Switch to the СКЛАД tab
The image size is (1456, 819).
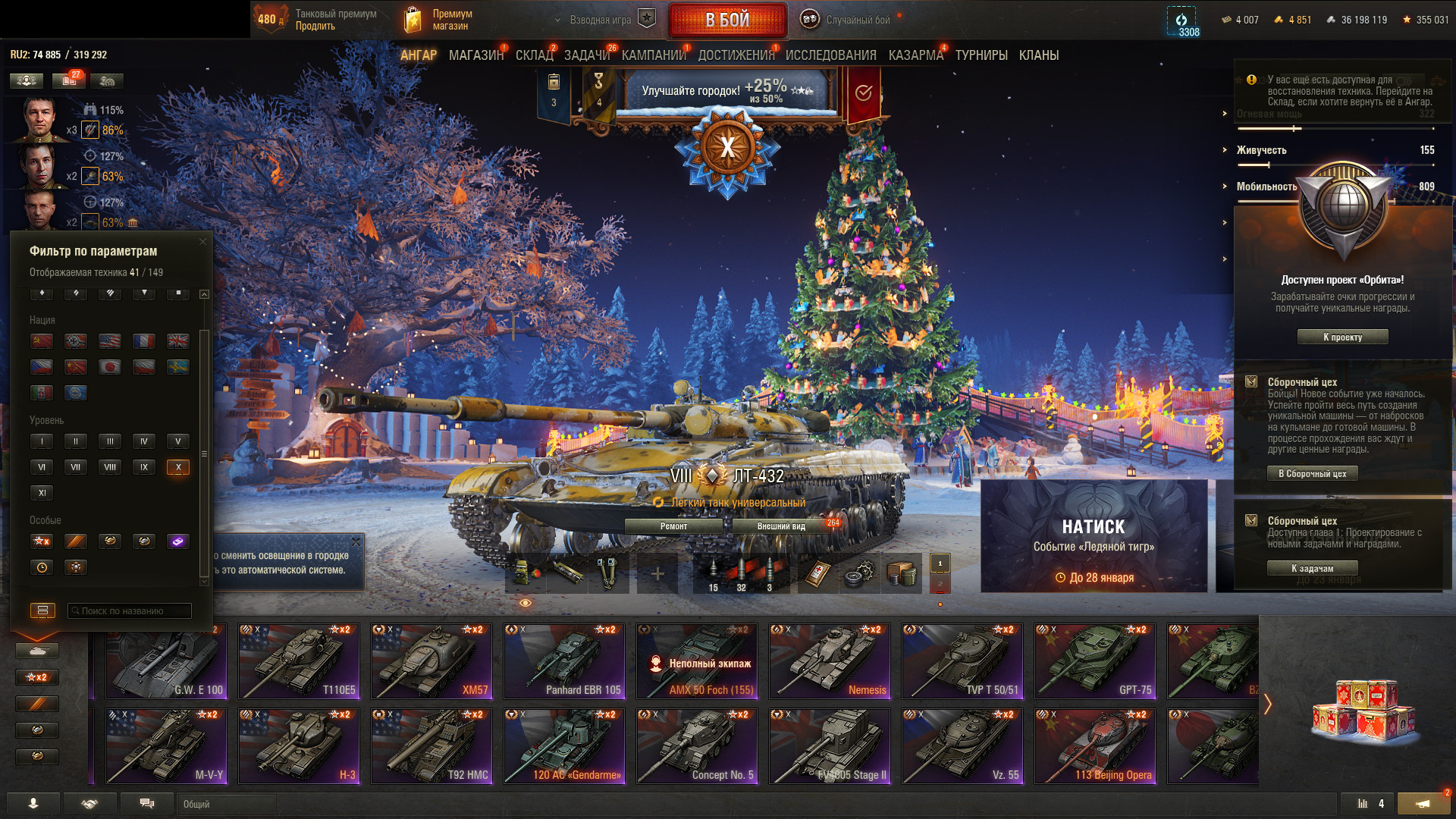click(534, 55)
